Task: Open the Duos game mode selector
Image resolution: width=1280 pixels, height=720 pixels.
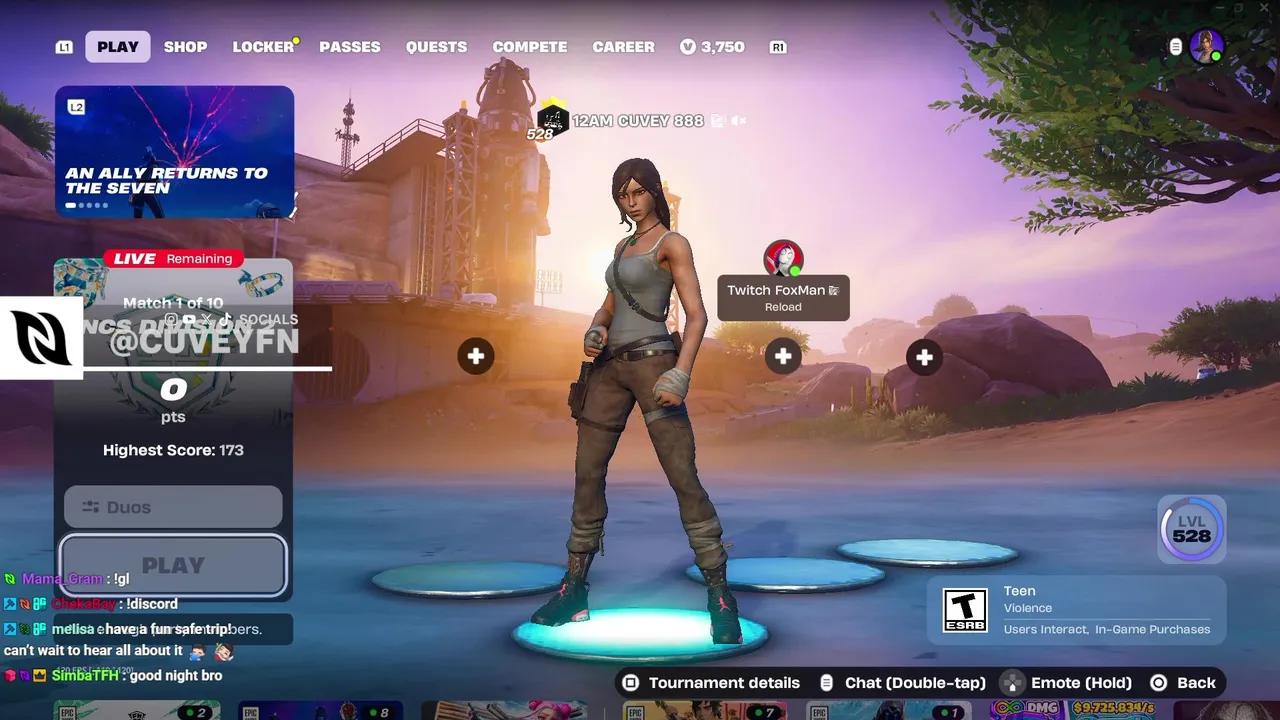Action: 172,507
